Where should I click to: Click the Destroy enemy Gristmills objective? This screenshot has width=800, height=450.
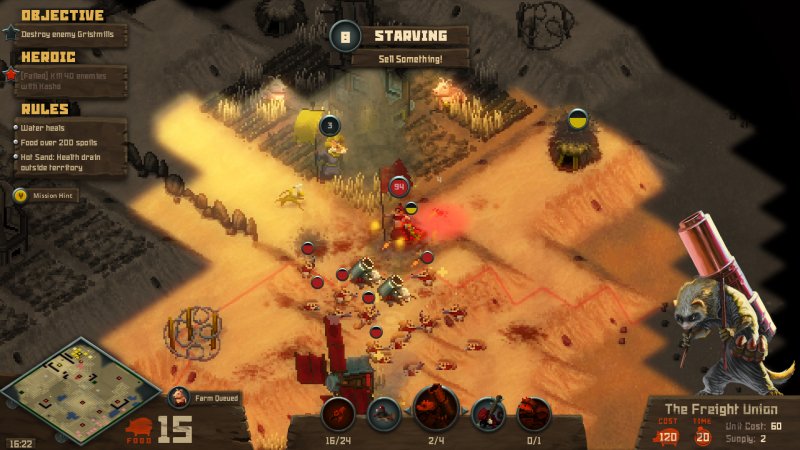point(62,34)
